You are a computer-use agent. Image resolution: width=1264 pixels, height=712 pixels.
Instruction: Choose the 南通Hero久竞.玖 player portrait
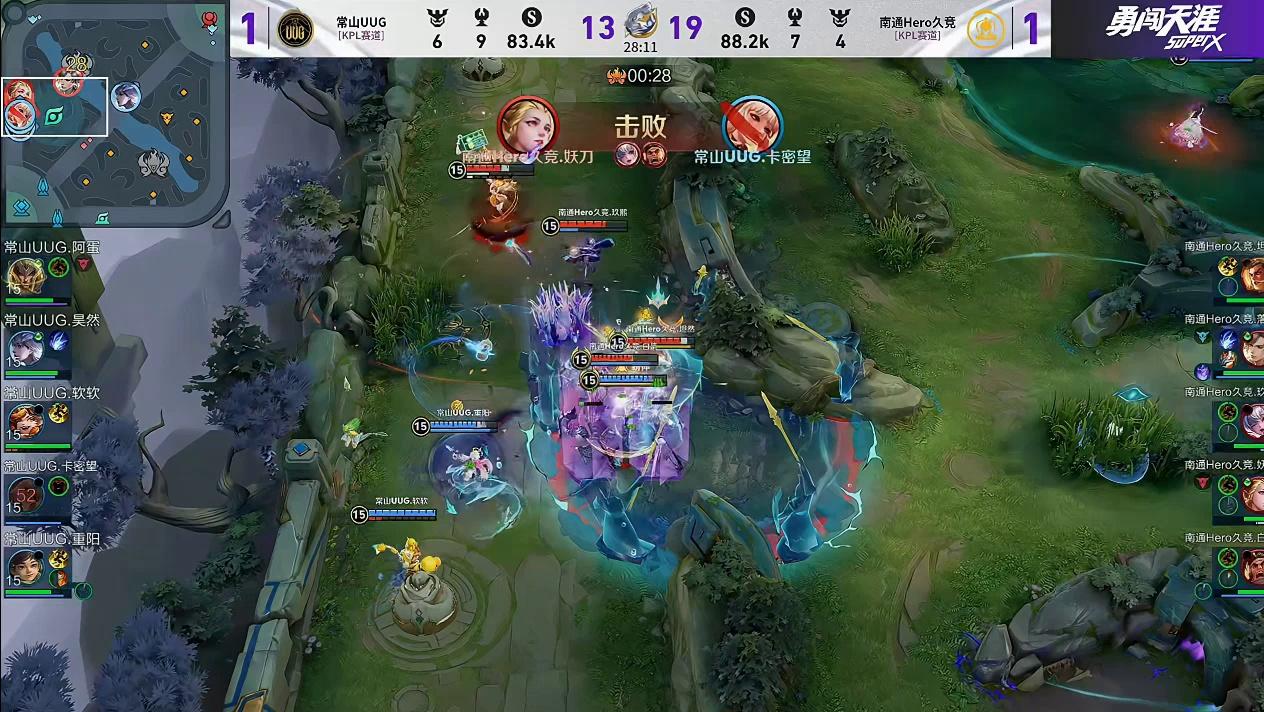click(1251, 420)
